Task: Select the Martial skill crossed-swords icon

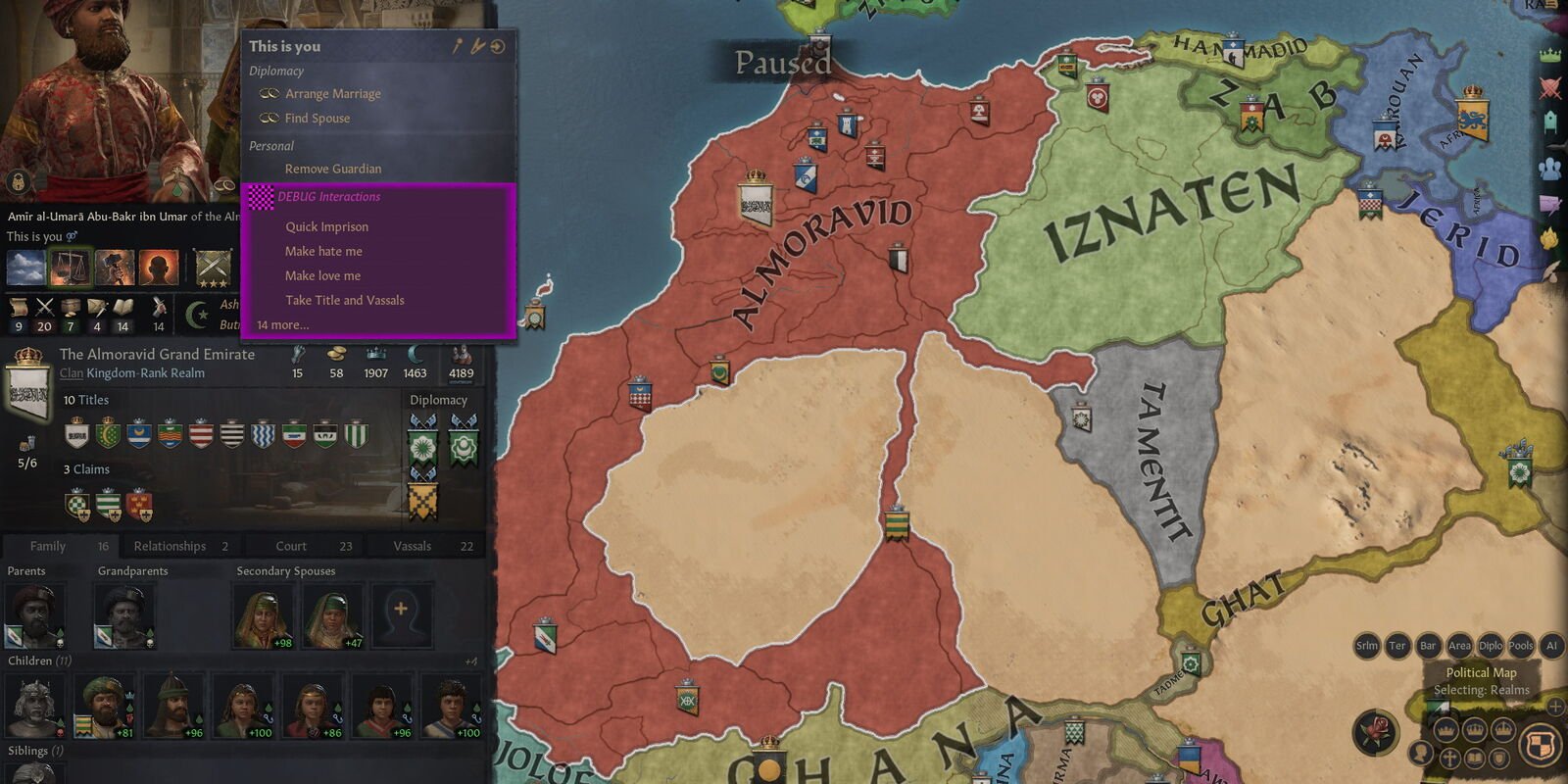Action: click(43, 306)
